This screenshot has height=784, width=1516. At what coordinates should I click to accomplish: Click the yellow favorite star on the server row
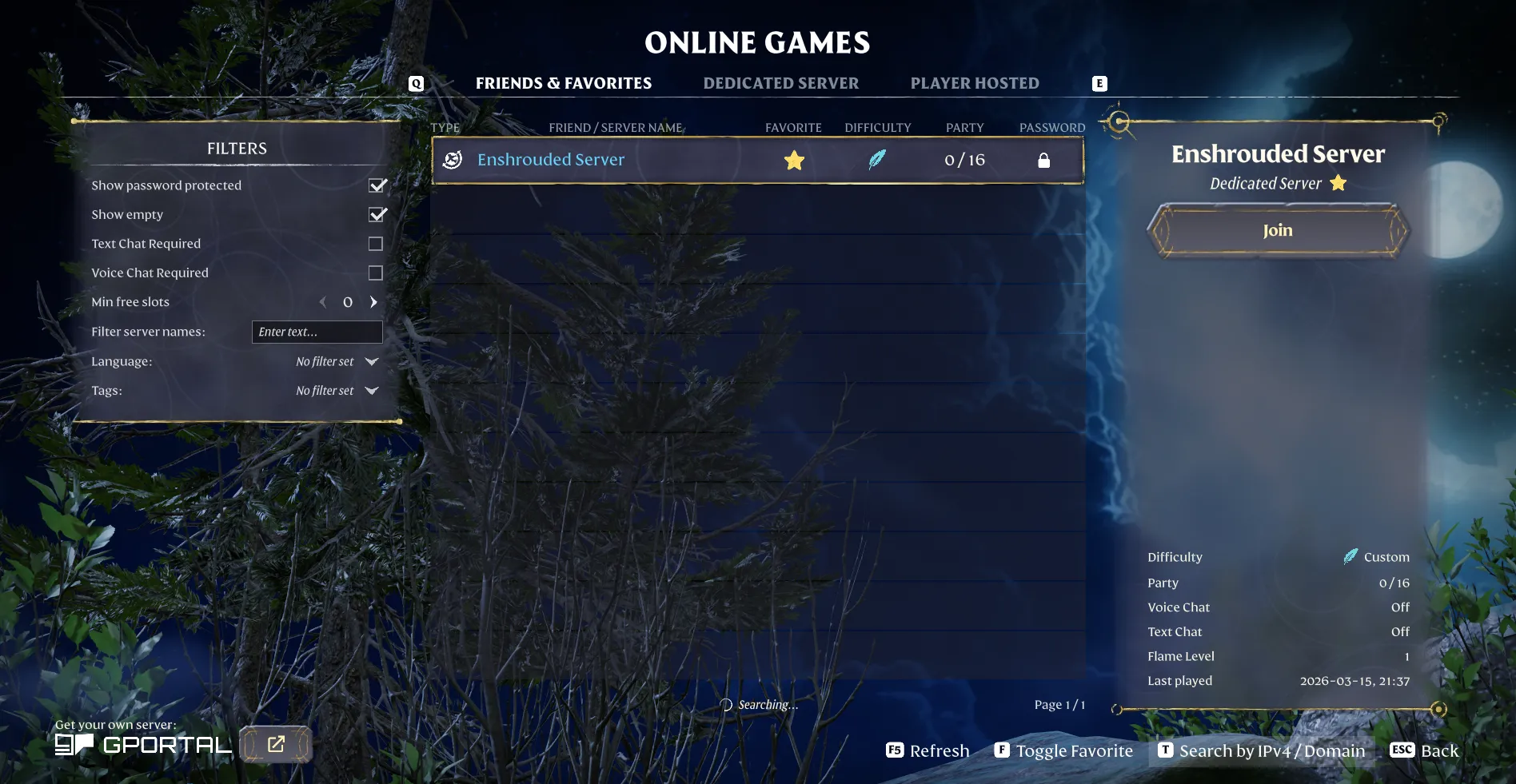pyautogui.click(x=793, y=159)
